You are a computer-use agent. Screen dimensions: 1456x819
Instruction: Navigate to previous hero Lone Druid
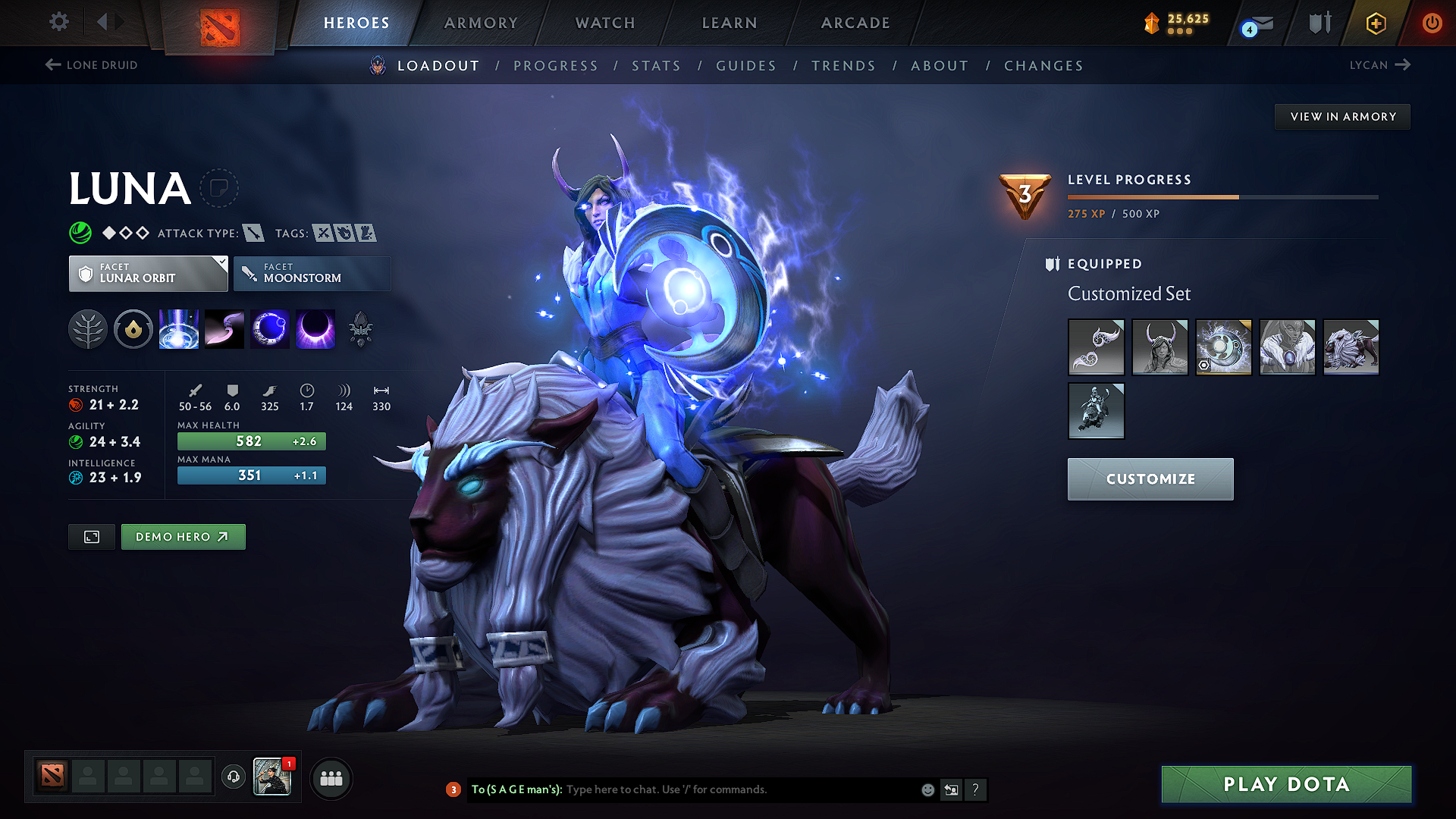92,65
